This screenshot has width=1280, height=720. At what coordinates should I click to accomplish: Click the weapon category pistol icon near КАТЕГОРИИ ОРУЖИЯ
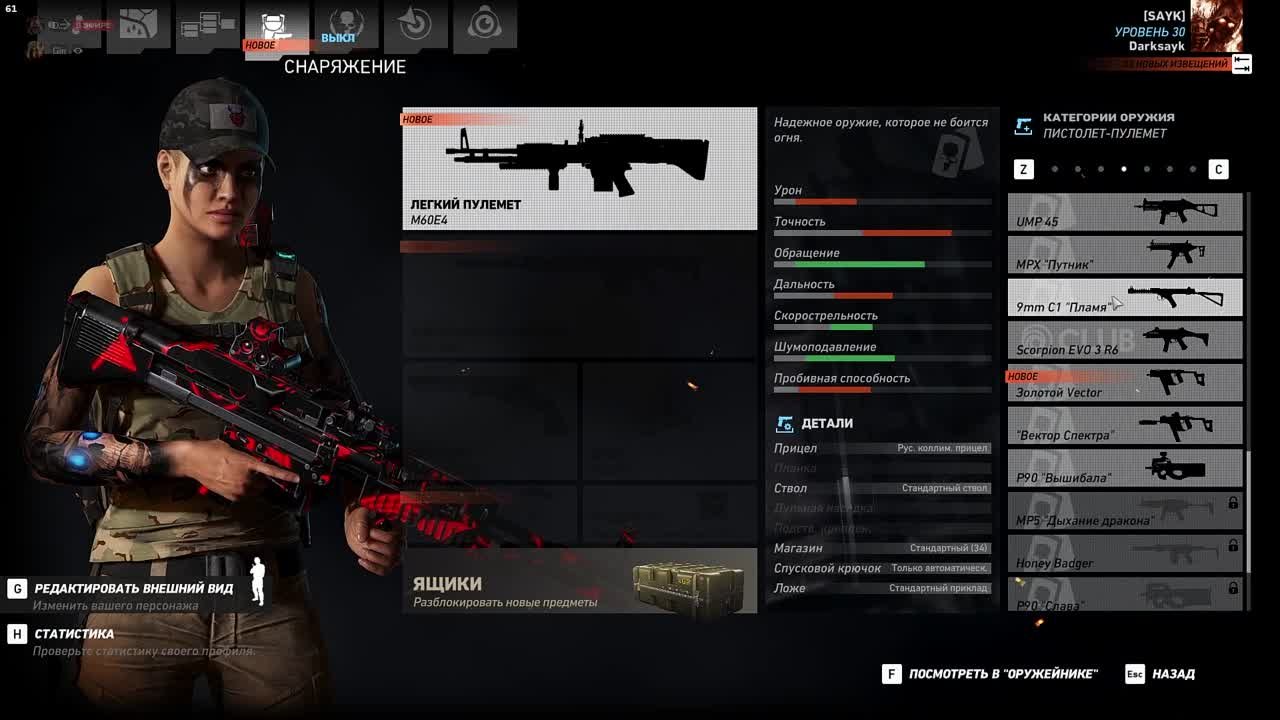pos(1022,124)
